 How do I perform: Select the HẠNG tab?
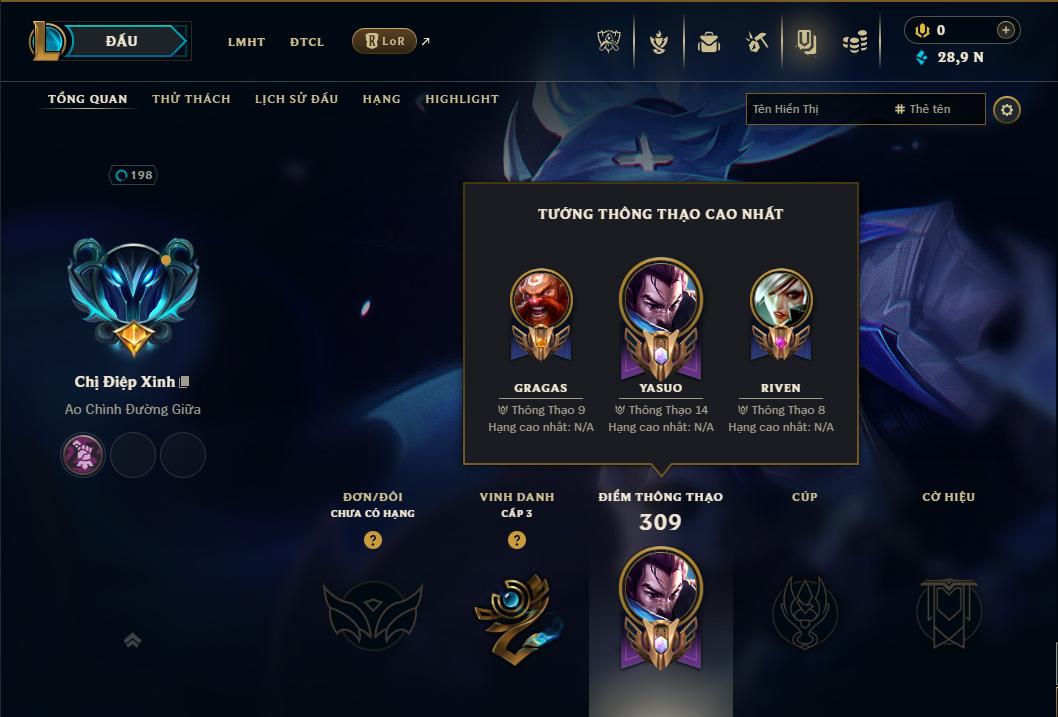(x=381, y=99)
